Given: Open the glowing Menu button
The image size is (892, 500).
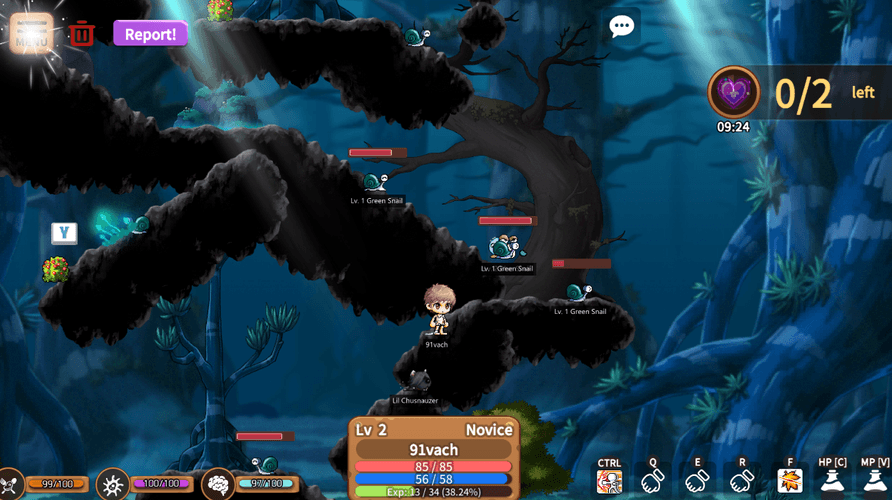Looking at the screenshot, I should click(31, 33).
